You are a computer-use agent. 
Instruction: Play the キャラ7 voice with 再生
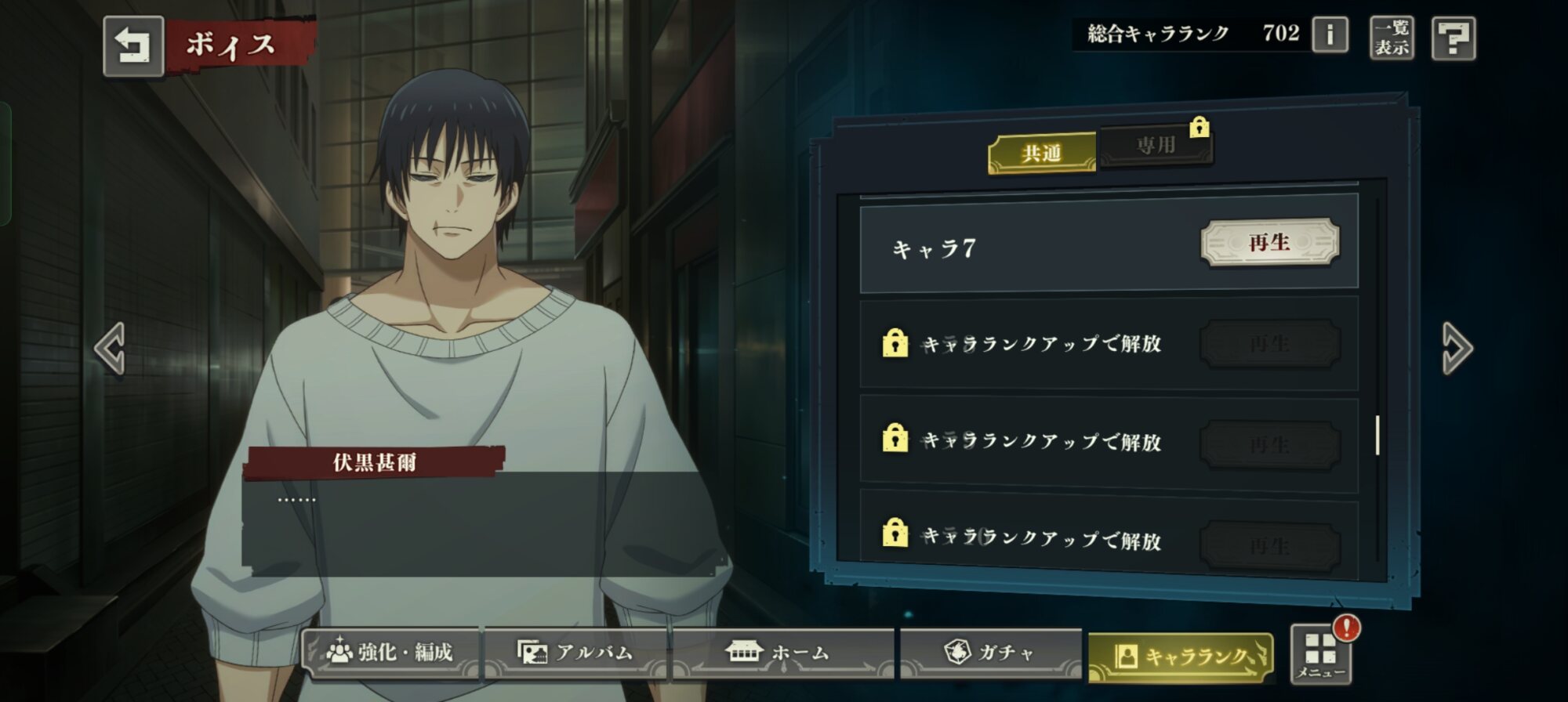pos(1269,243)
